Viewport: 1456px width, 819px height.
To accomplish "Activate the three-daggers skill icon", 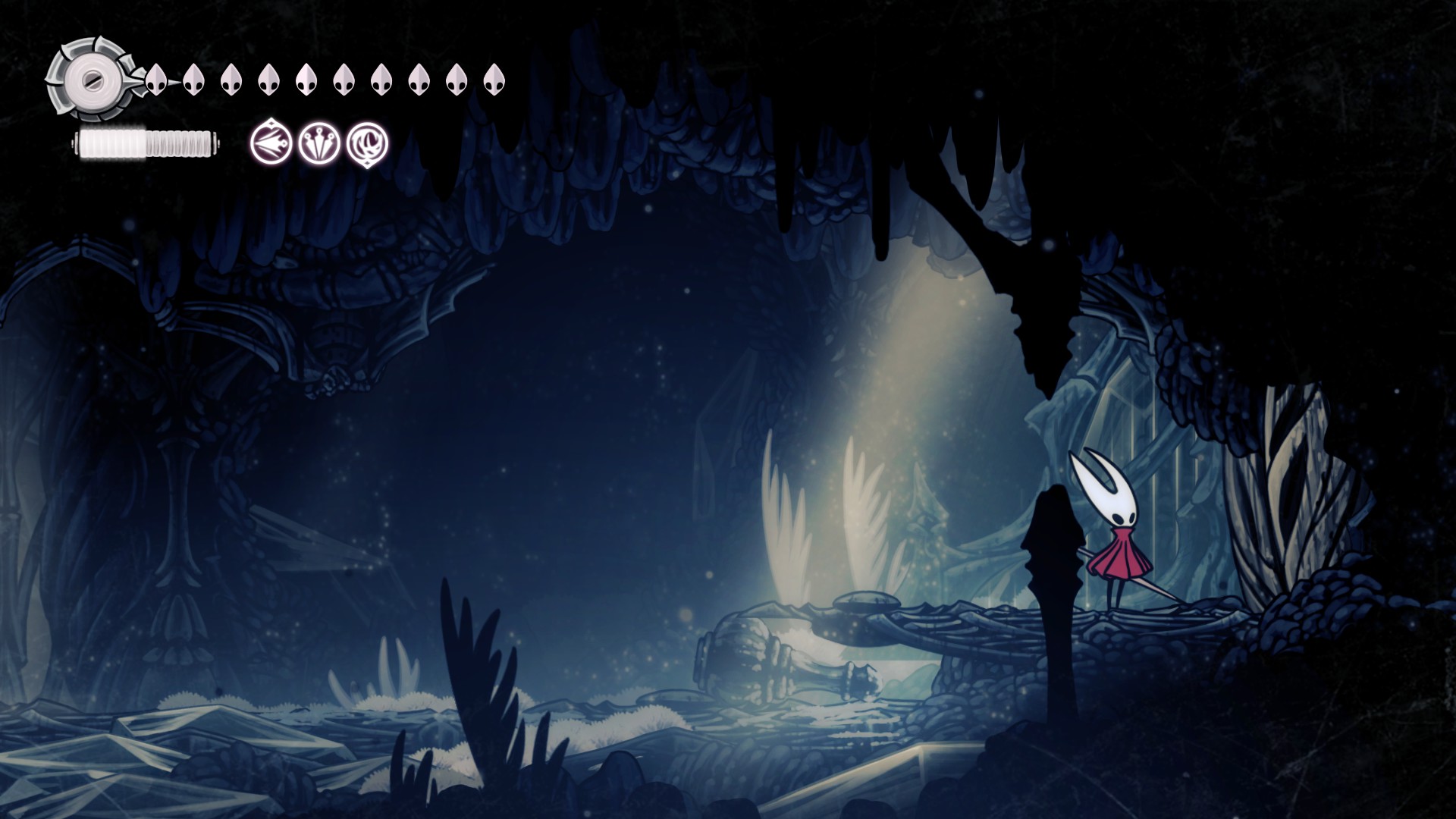I will 319,143.
